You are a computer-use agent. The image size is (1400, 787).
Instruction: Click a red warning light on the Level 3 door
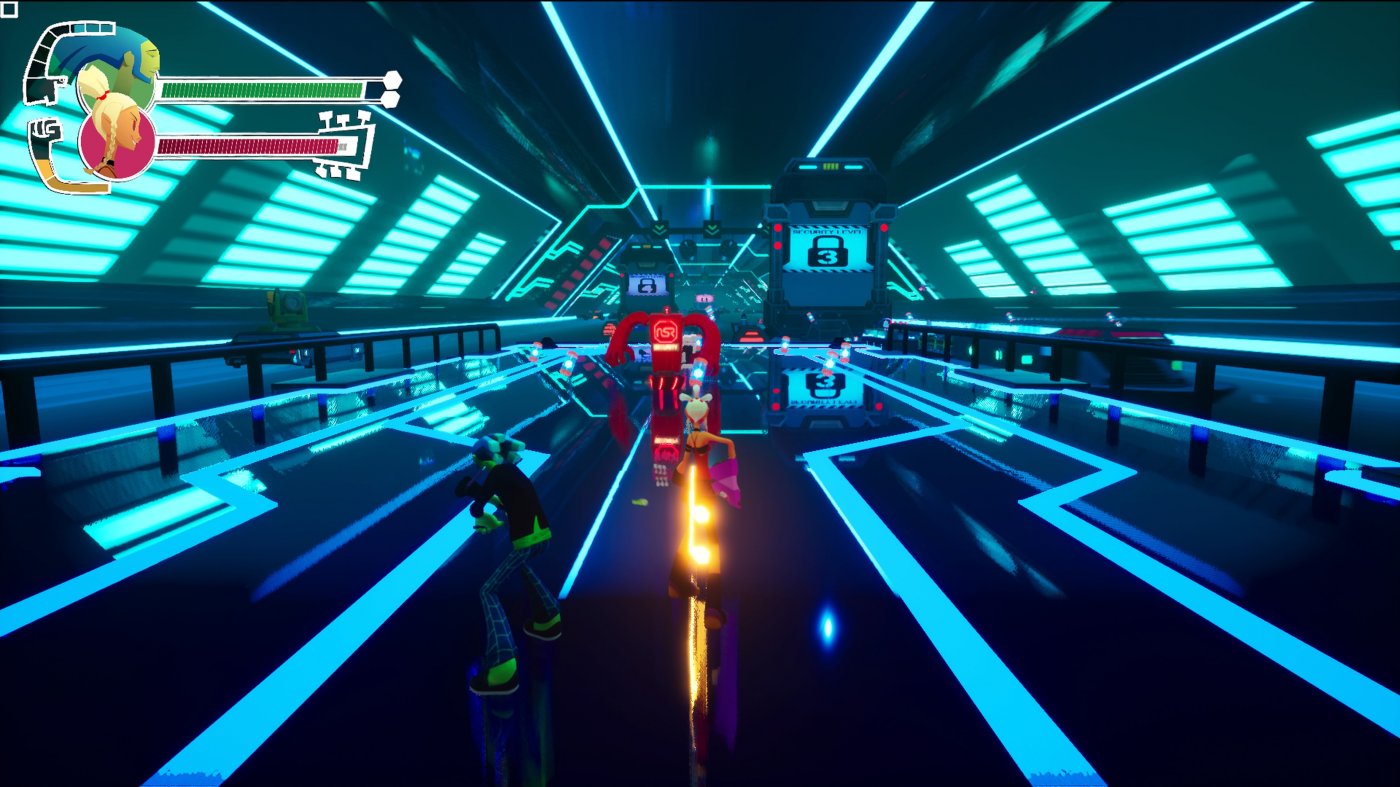[x=777, y=228]
